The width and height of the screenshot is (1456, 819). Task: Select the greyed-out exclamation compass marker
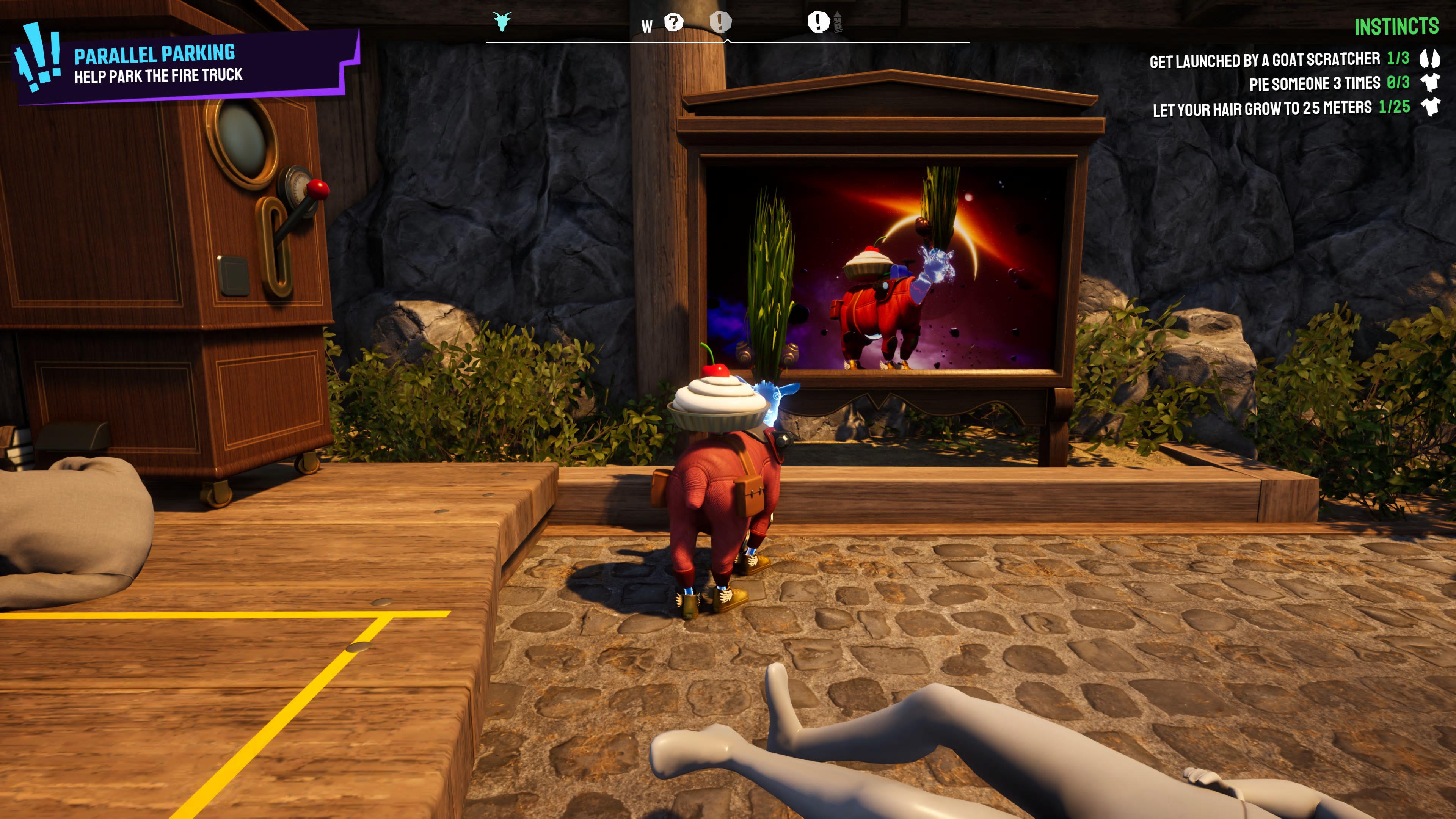(x=720, y=22)
